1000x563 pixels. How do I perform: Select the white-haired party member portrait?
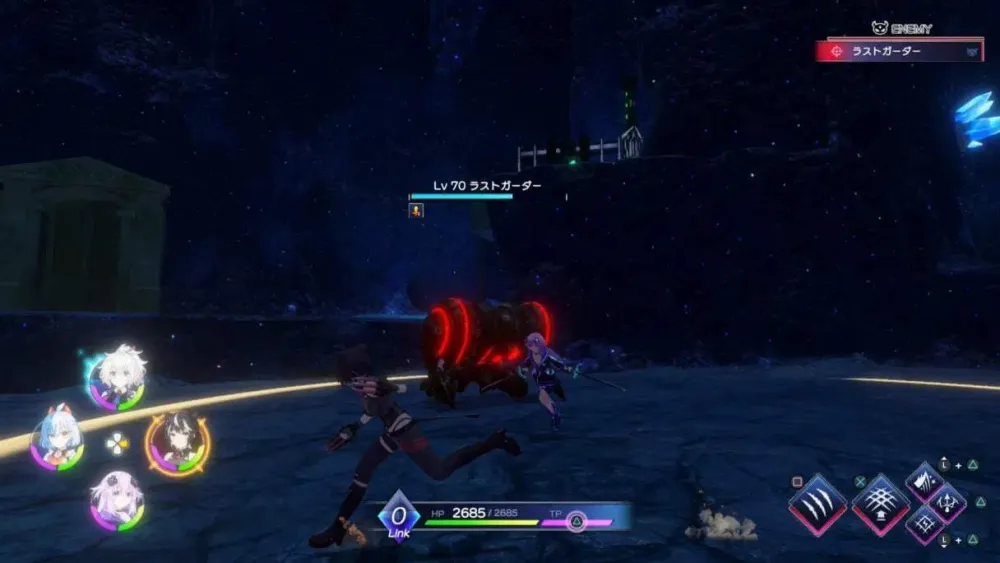(118, 378)
